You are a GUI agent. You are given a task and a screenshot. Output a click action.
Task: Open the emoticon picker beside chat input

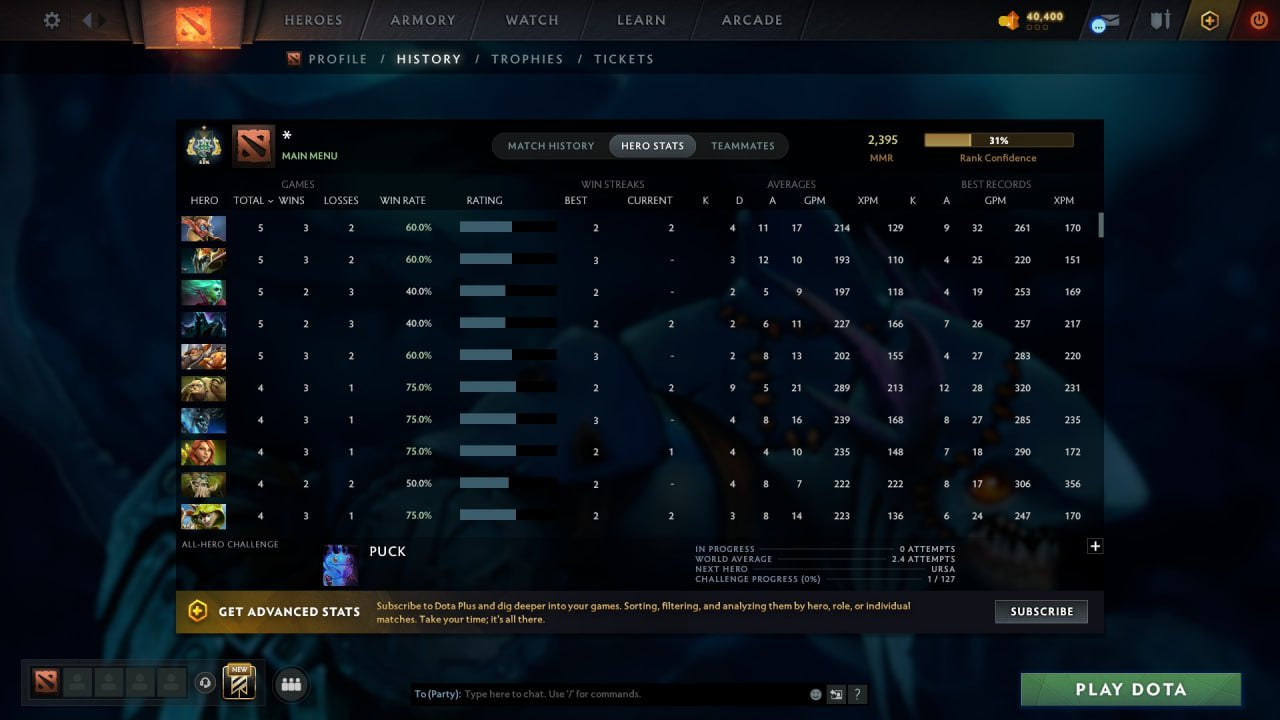click(x=815, y=694)
